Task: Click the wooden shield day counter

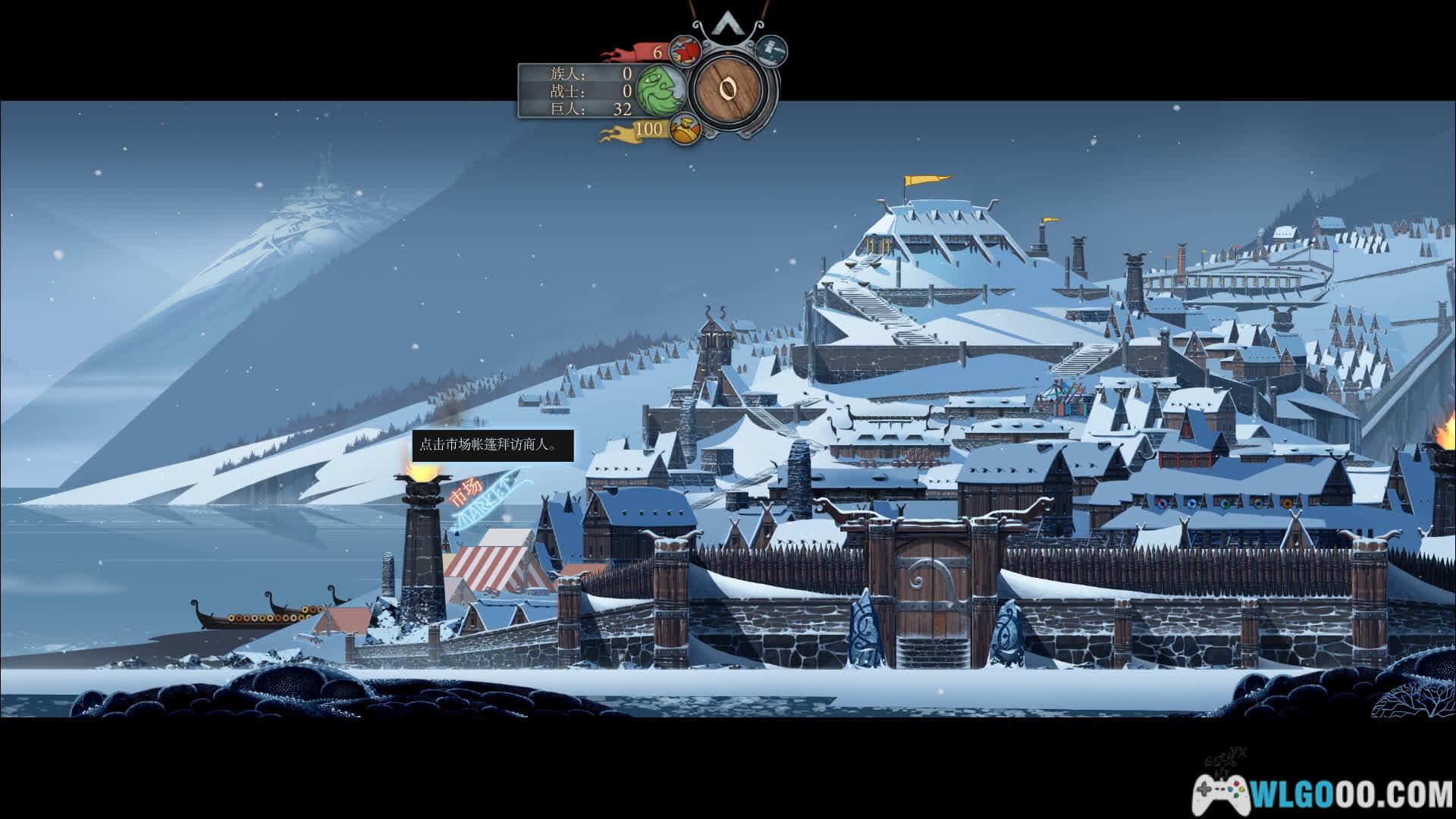Action: tap(730, 89)
